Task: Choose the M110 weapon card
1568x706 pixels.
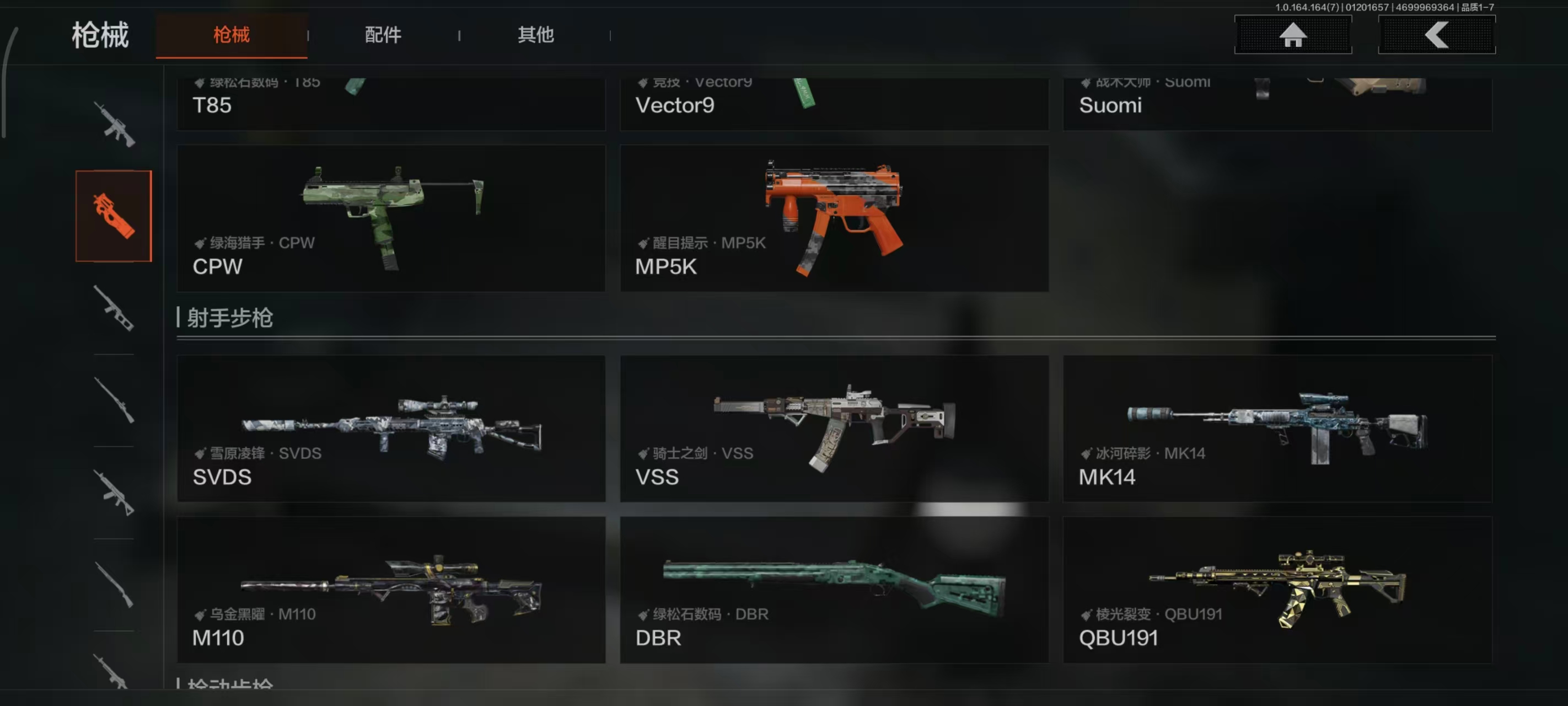Action: pos(391,590)
